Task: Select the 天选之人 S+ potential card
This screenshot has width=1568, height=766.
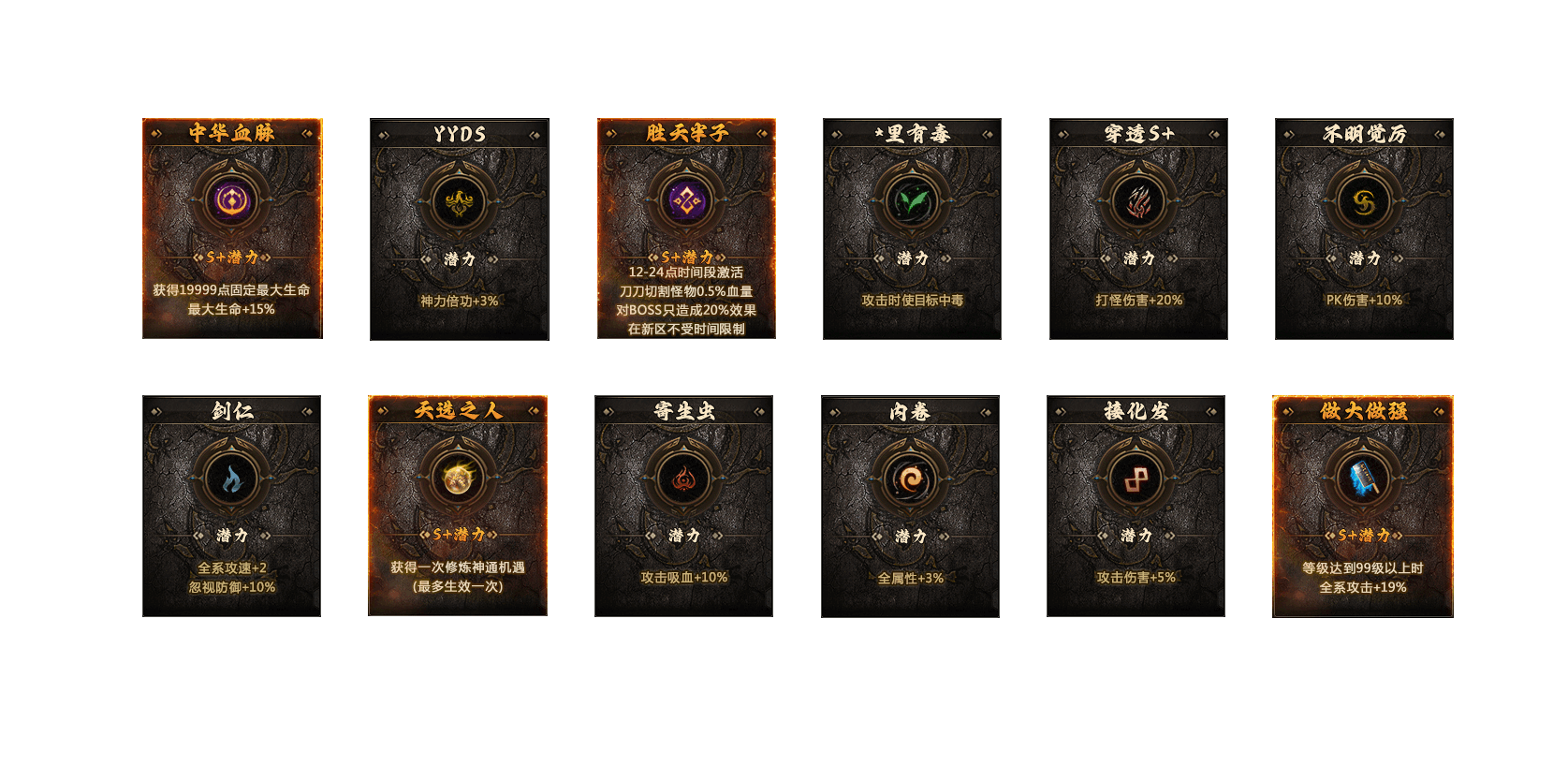Action: click(x=458, y=506)
